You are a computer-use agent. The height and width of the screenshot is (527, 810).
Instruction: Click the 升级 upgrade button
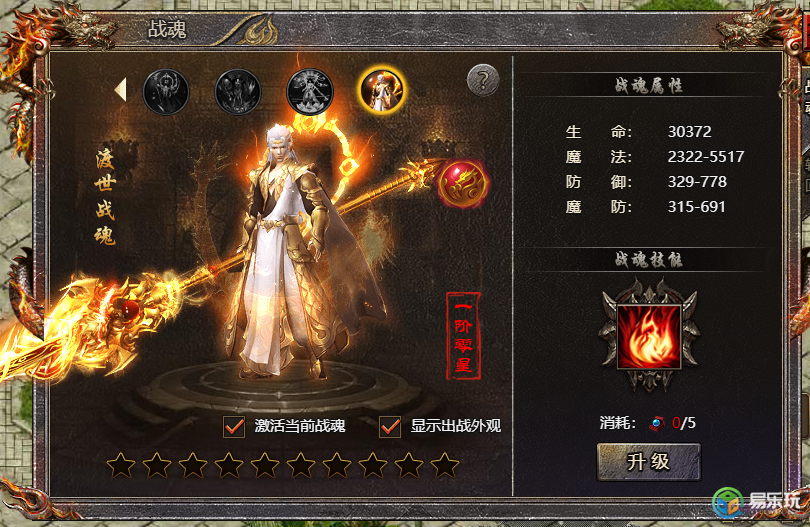click(648, 462)
